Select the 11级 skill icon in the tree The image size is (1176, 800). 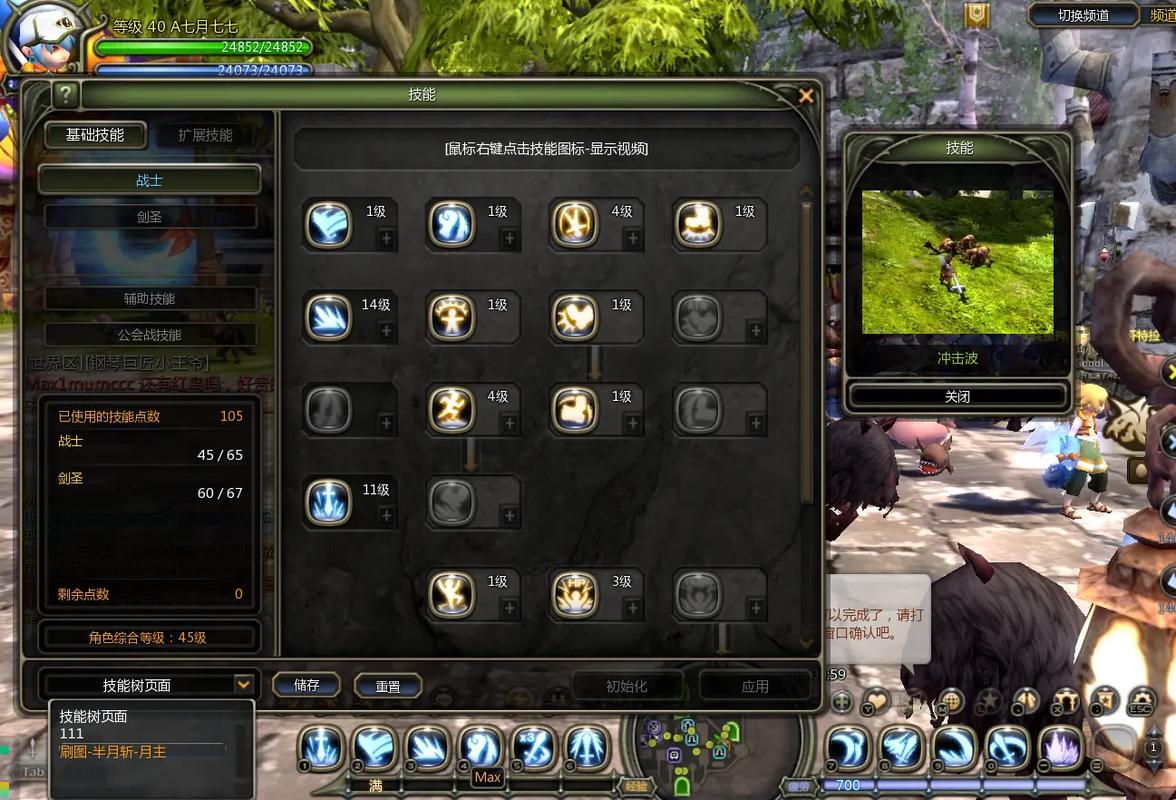click(328, 502)
